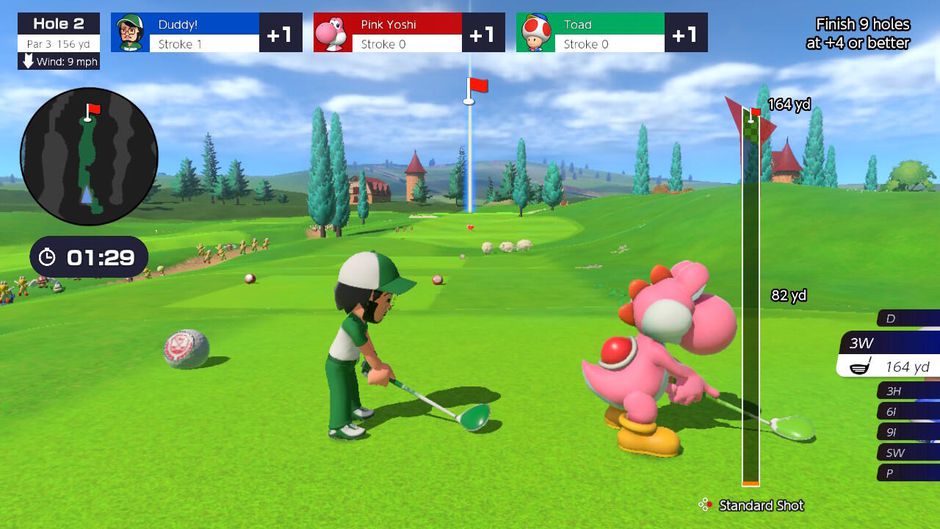Pick the 6I iron club
940x529 pixels.
point(905,412)
